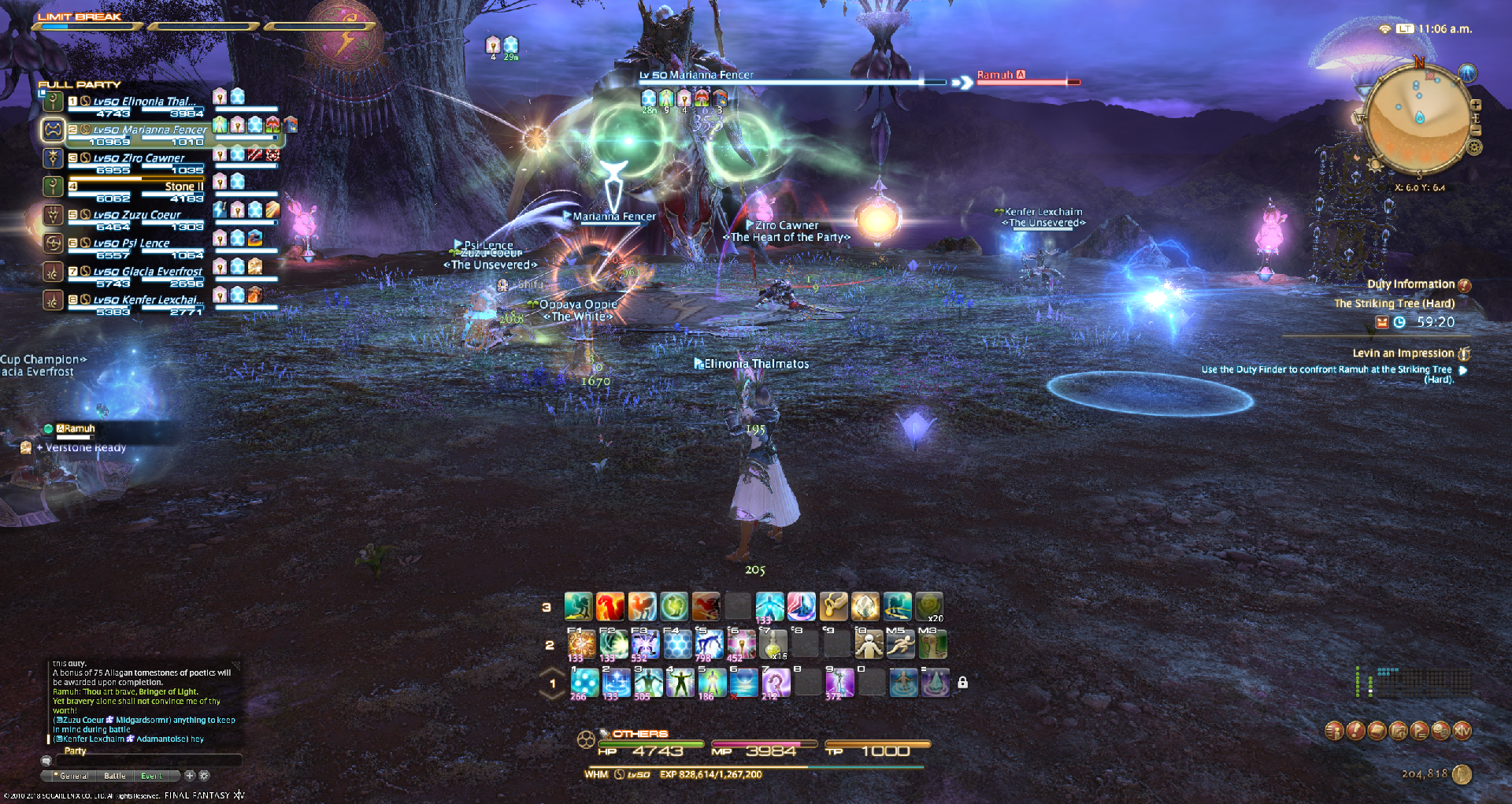Use the green rose item with x20
The width and height of the screenshot is (1512, 804).
929,607
